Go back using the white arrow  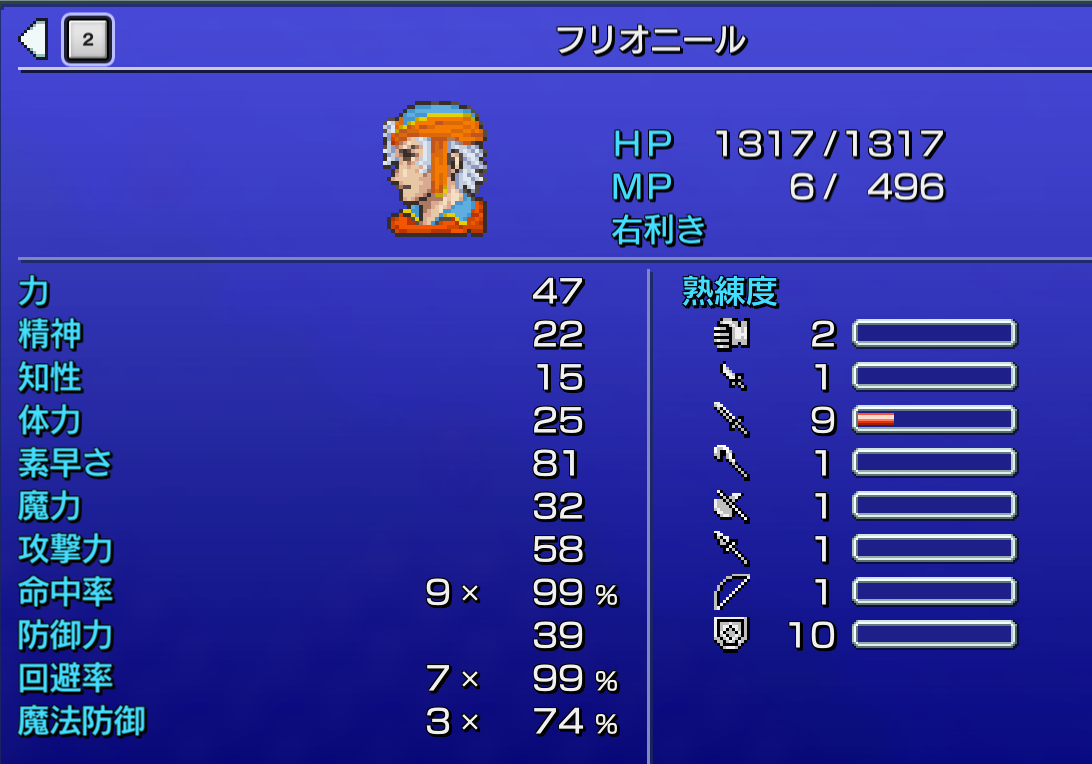34,40
